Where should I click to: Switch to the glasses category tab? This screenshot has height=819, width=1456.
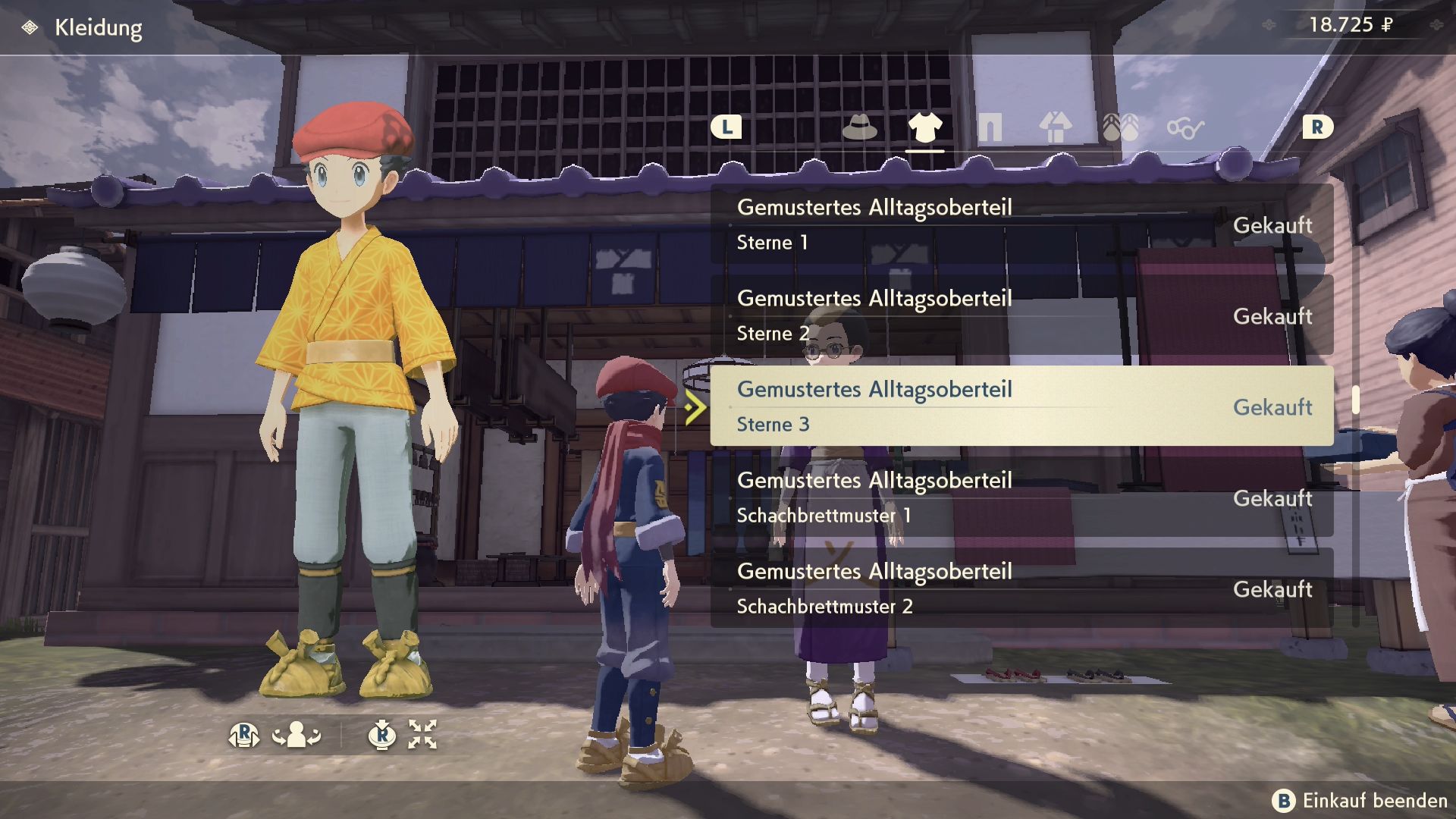click(x=1185, y=128)
